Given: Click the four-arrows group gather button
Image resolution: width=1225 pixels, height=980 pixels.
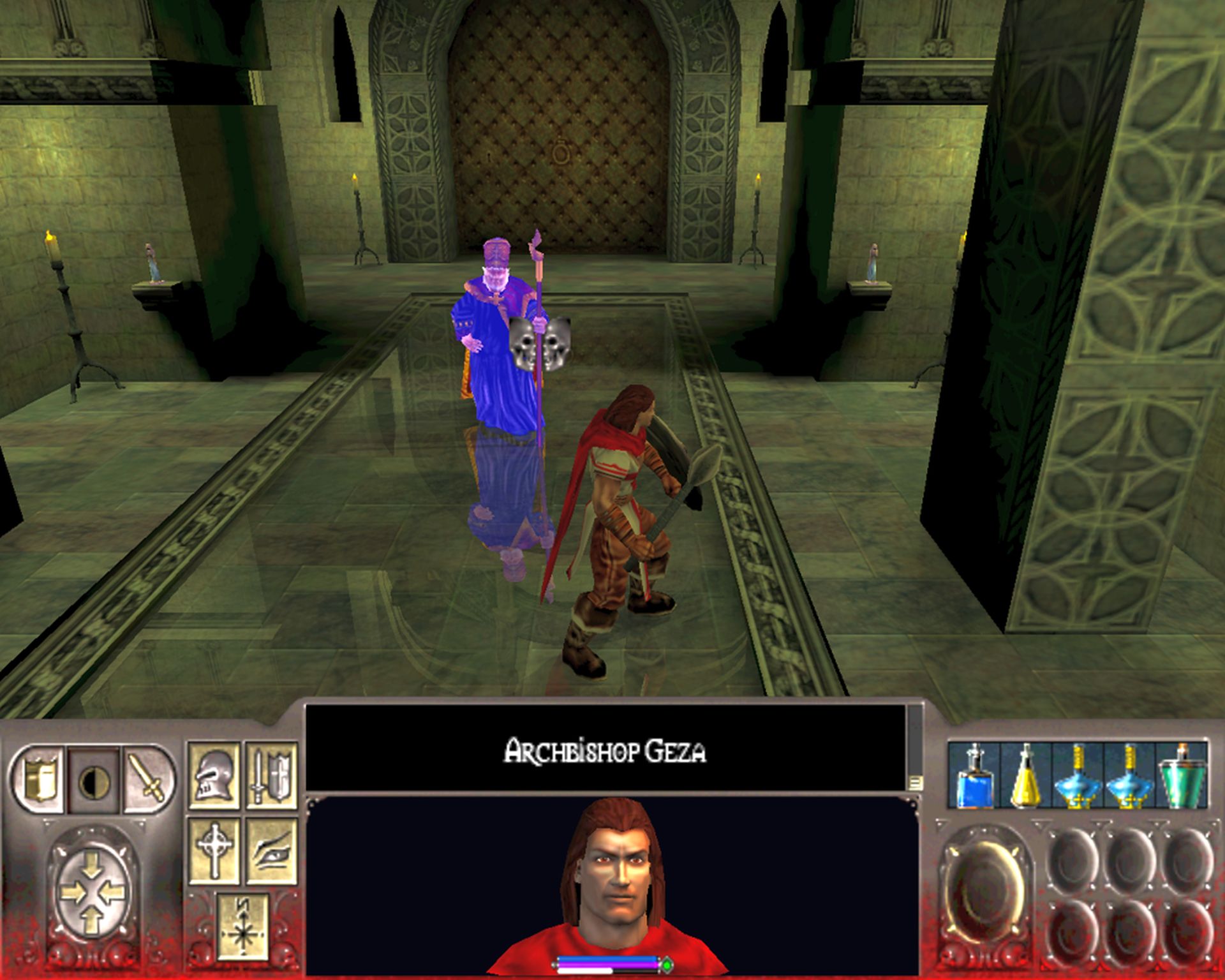Looking at the screenshot, I should click(x=92, y=892).
